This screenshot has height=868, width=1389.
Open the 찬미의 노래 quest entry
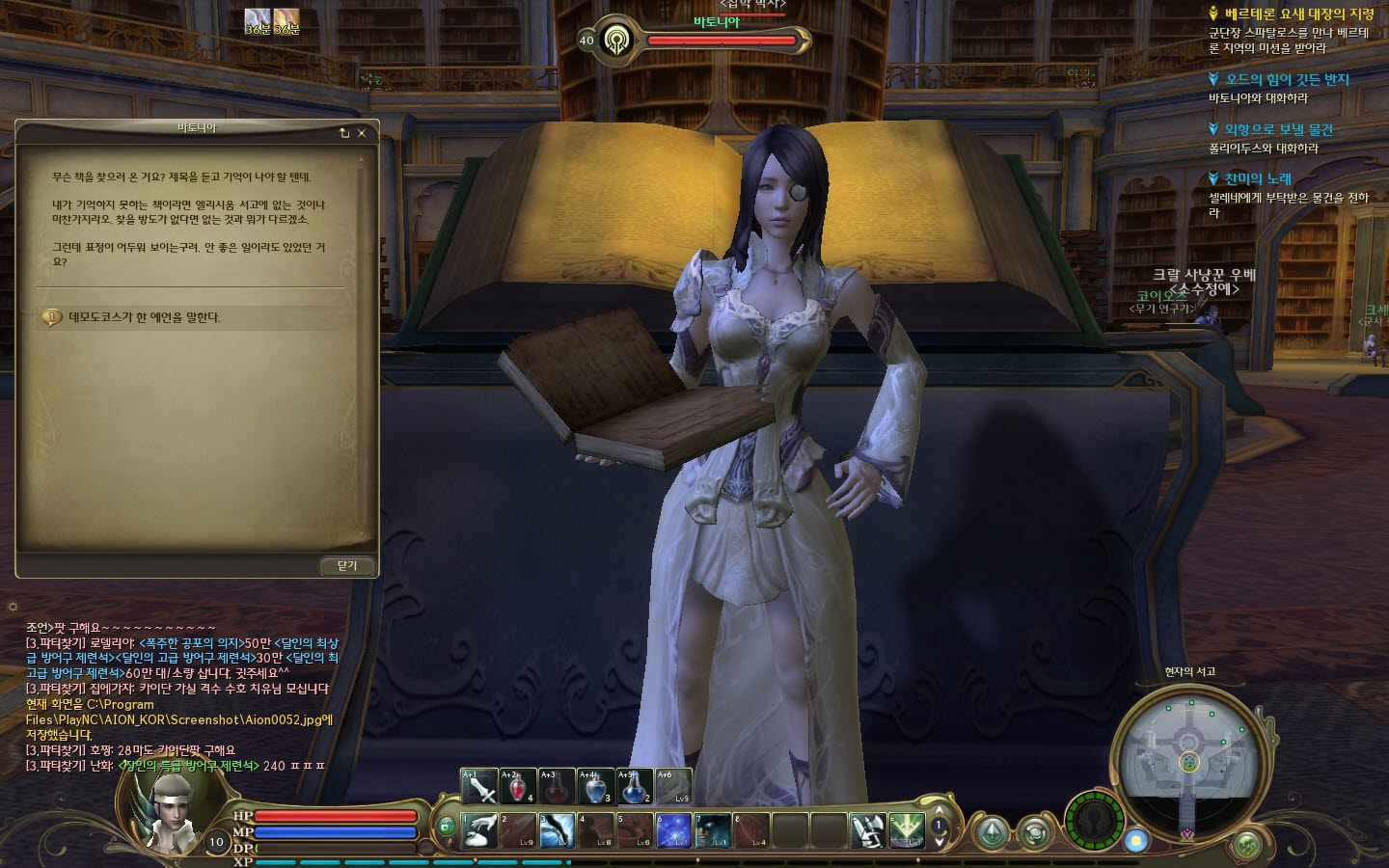point(1258,178)
